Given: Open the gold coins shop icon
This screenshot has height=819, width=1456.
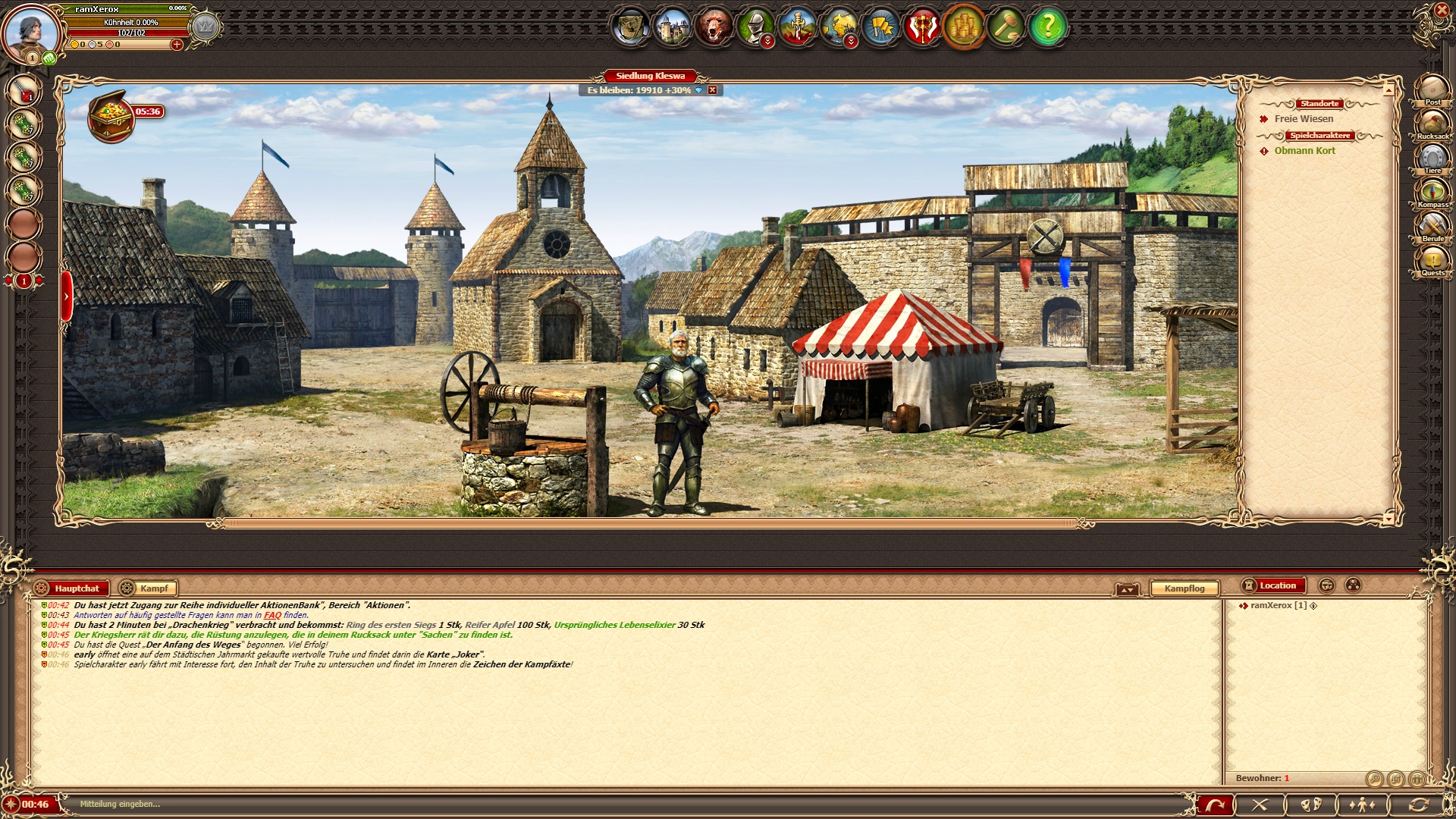Looking at the screenshot, I should click(x=964, y=27).
